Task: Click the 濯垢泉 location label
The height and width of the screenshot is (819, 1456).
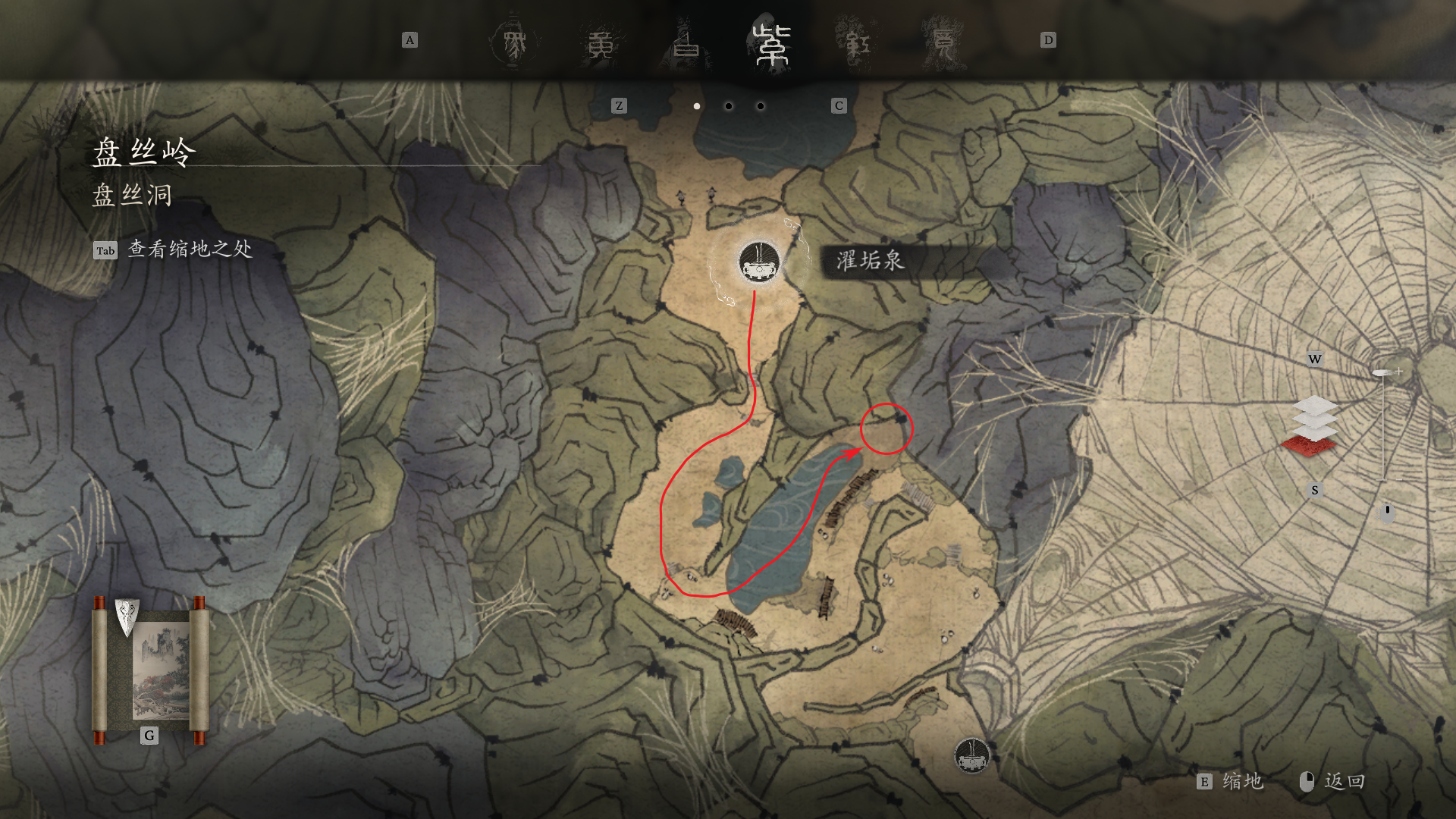Action: 871,261
